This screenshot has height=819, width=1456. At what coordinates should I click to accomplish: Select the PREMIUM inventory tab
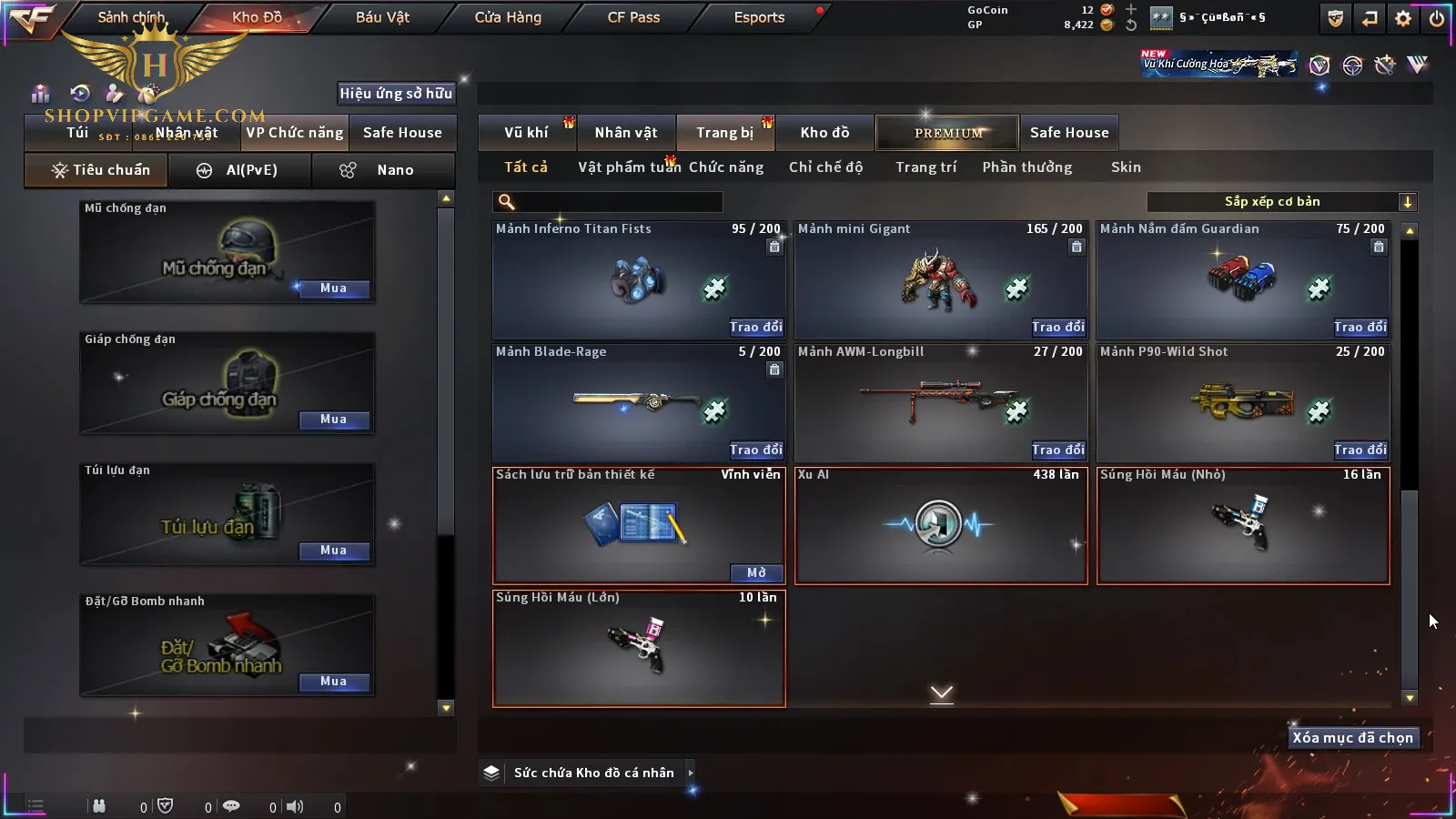click(x=948, y=133)
